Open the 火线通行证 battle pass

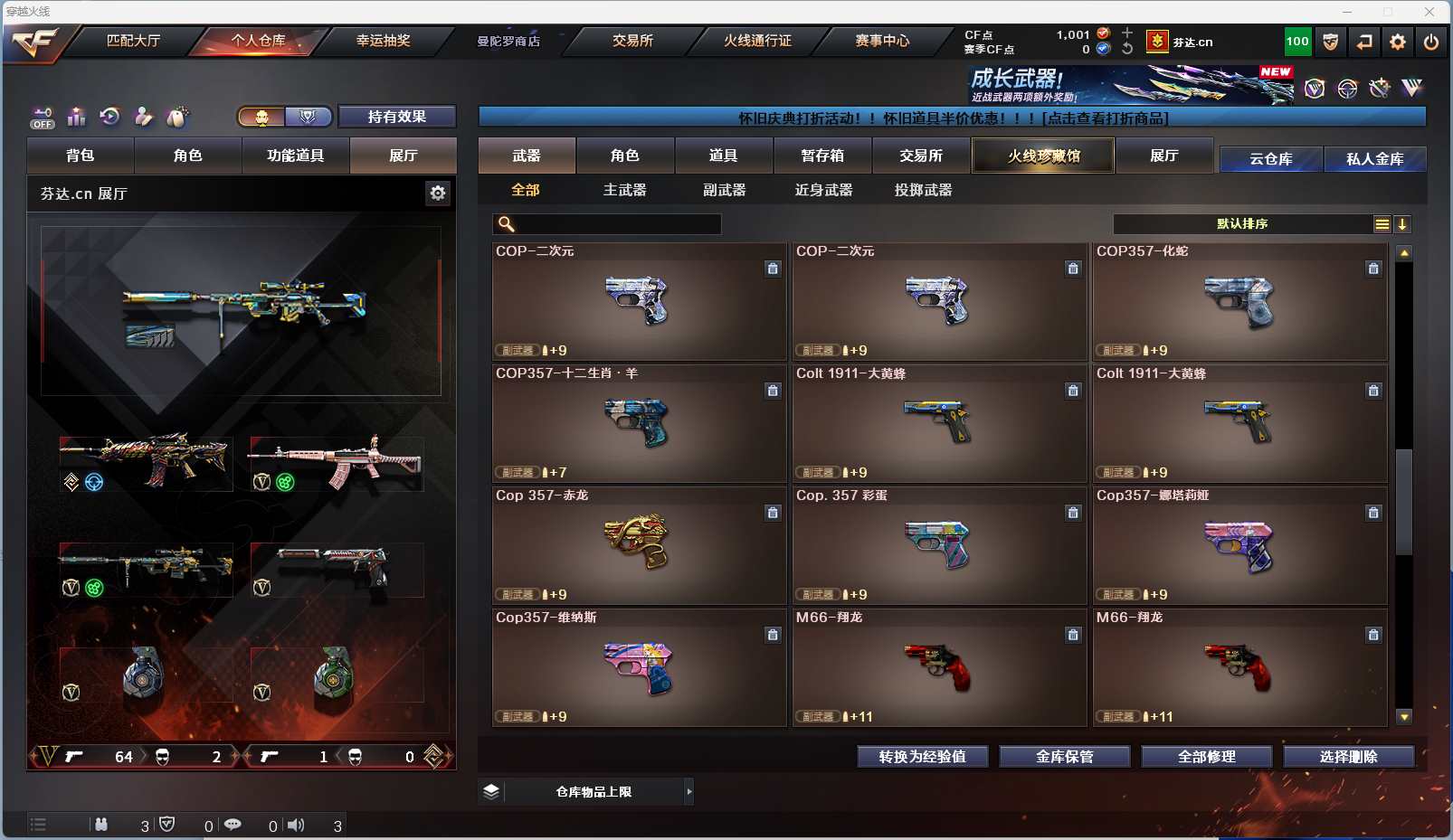[x=757, y=41]
